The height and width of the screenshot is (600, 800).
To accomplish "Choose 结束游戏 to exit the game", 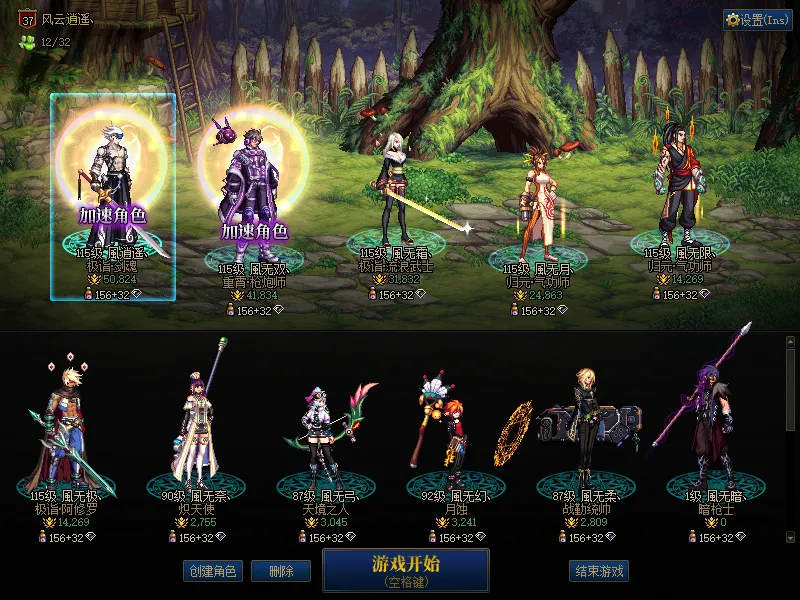I will pos(598,572).
